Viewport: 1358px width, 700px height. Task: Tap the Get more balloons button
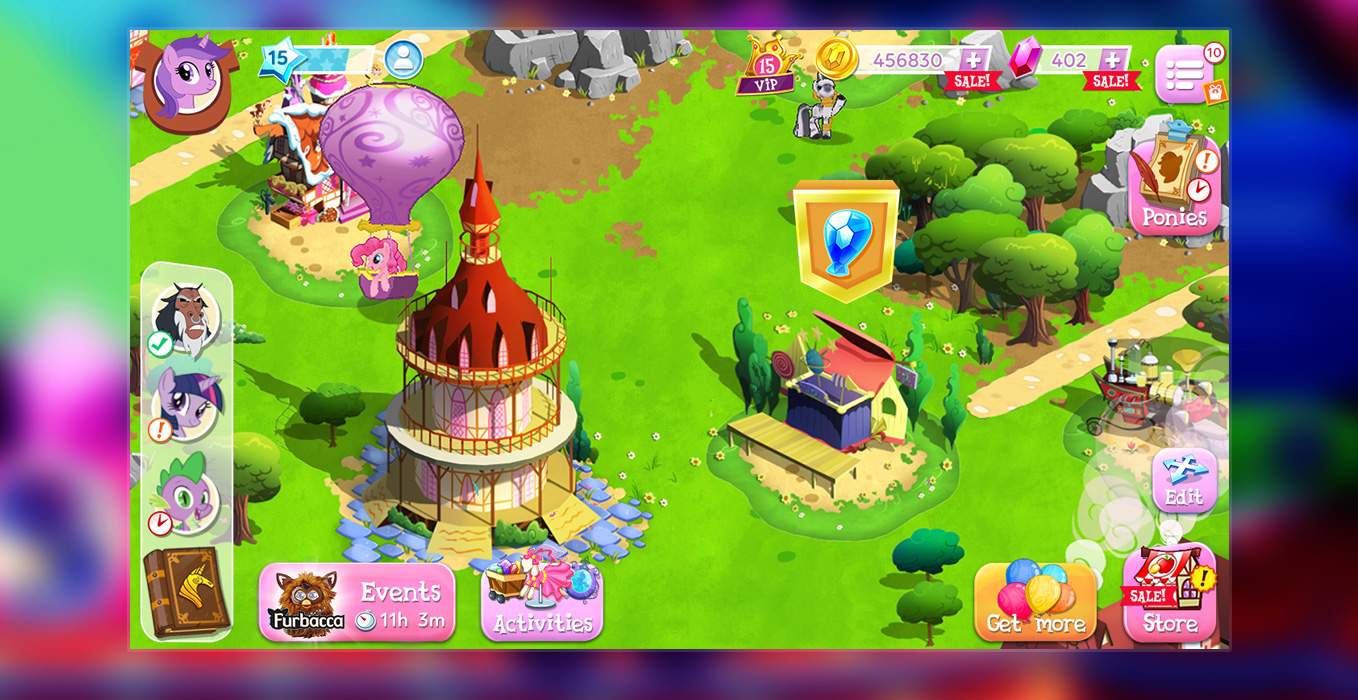tap(1035, 603)
